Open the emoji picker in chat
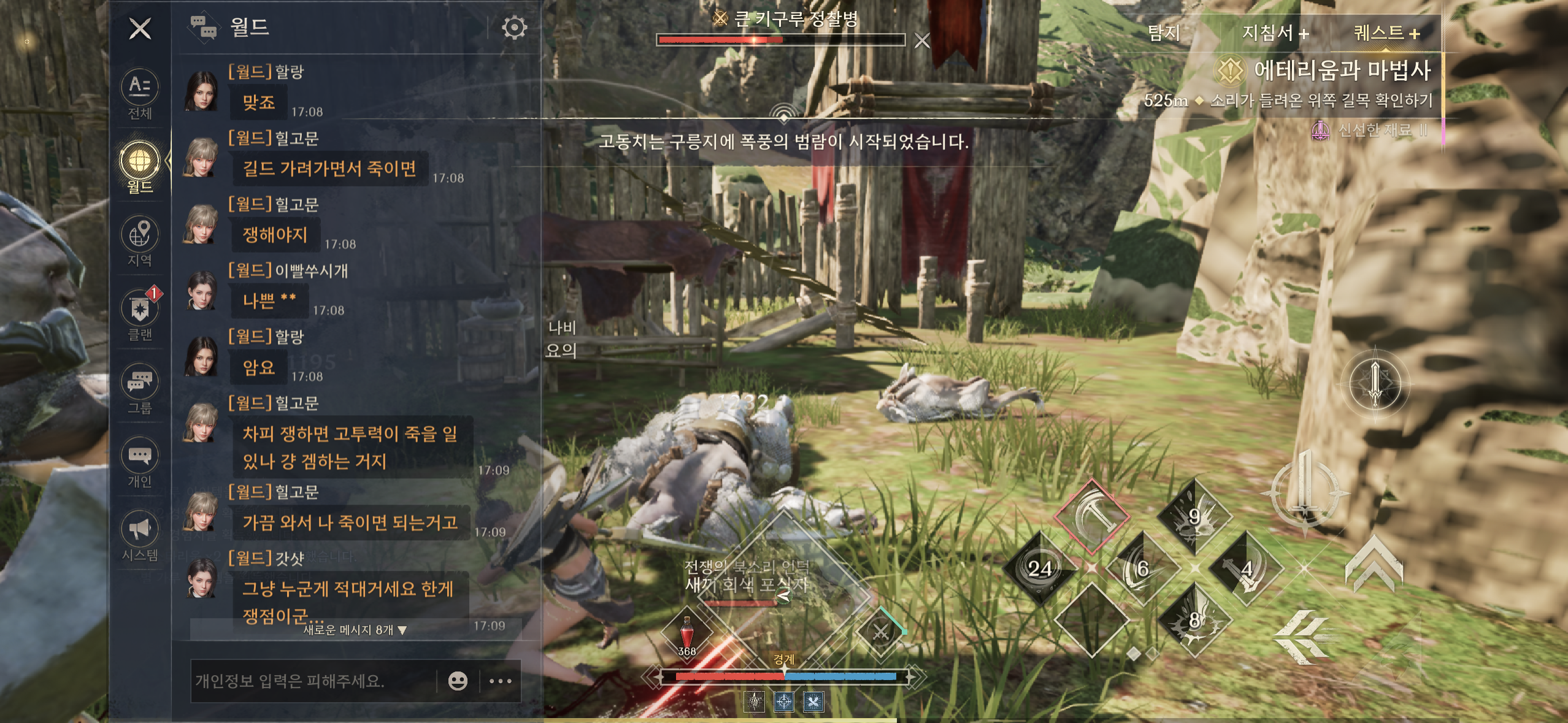Viewport: 1568px width, 723px height. click(458, 681)
